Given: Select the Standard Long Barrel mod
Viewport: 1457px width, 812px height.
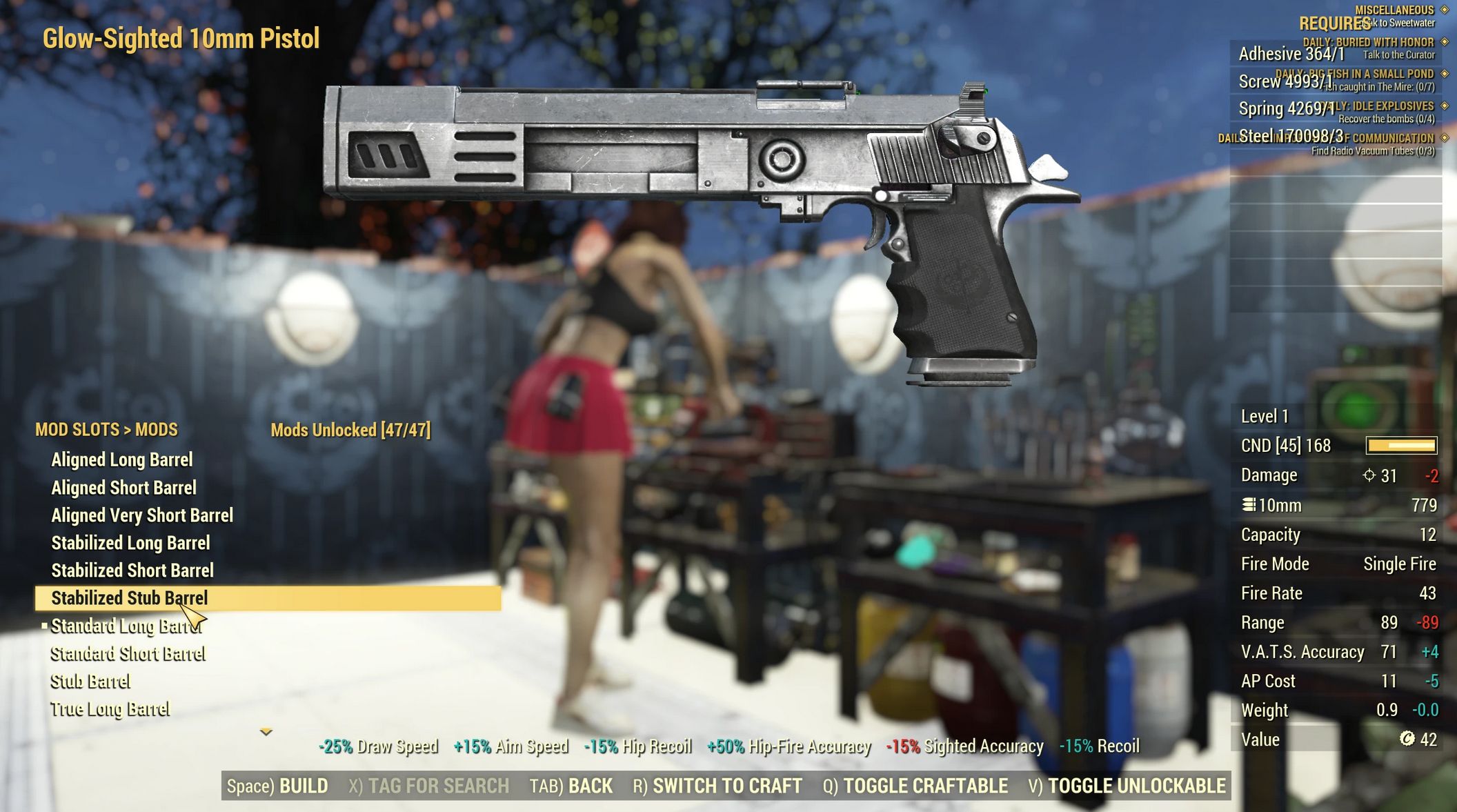Looking at the screenshot, I should [126, 626].
